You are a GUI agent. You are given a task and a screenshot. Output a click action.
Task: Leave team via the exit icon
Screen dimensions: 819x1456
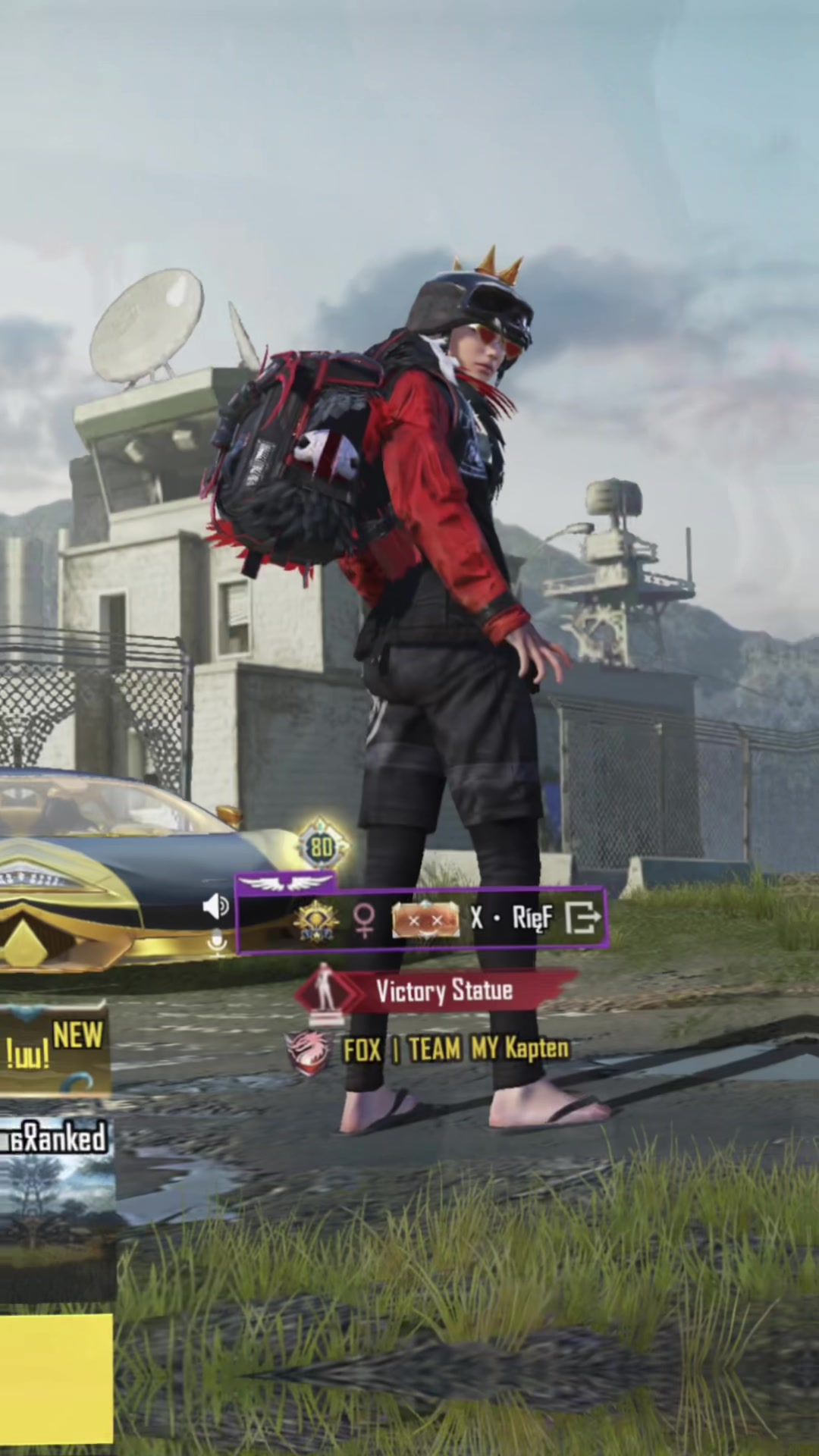pos(583,918)
